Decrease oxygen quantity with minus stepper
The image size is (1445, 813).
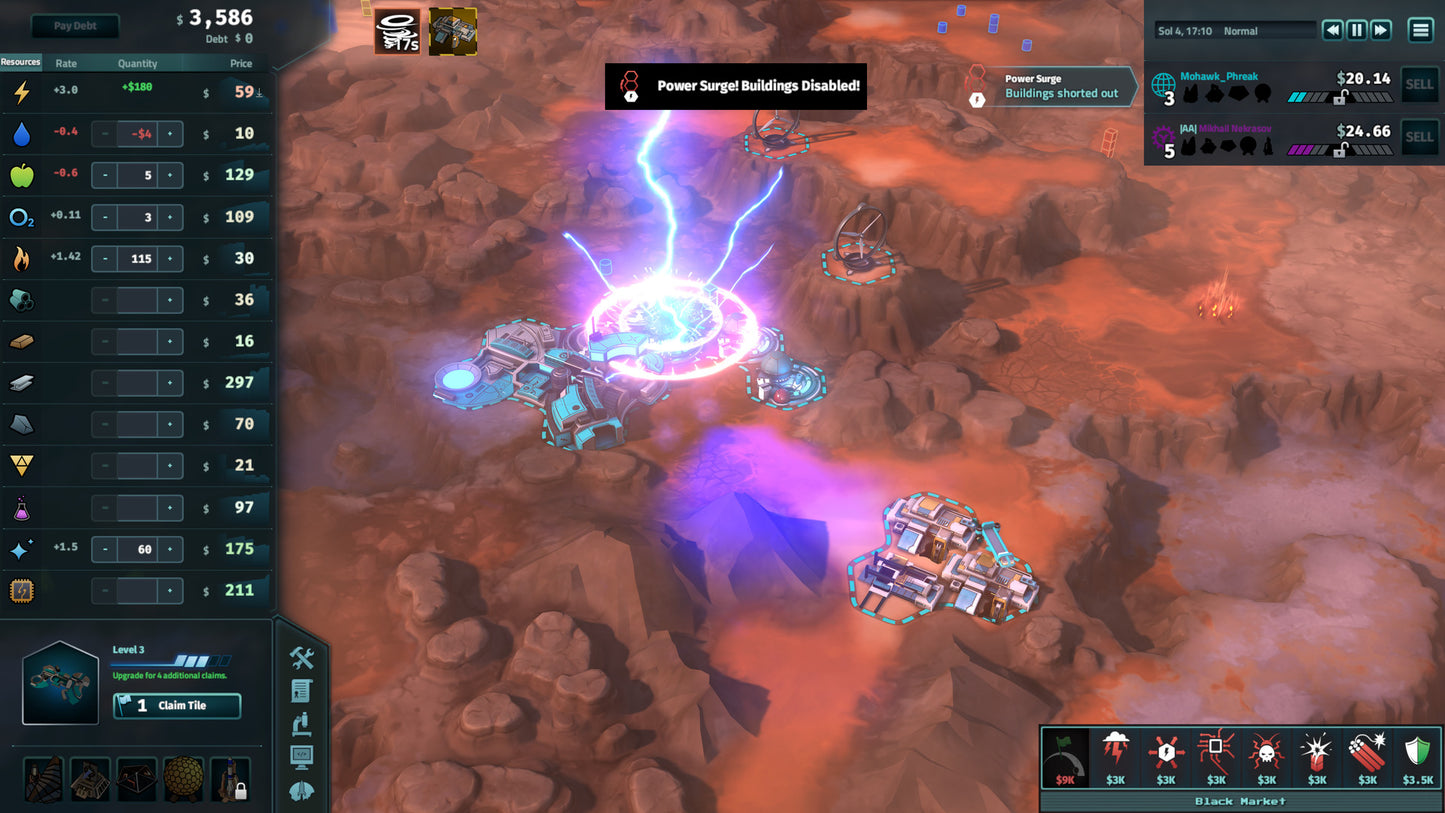[105, 217]
